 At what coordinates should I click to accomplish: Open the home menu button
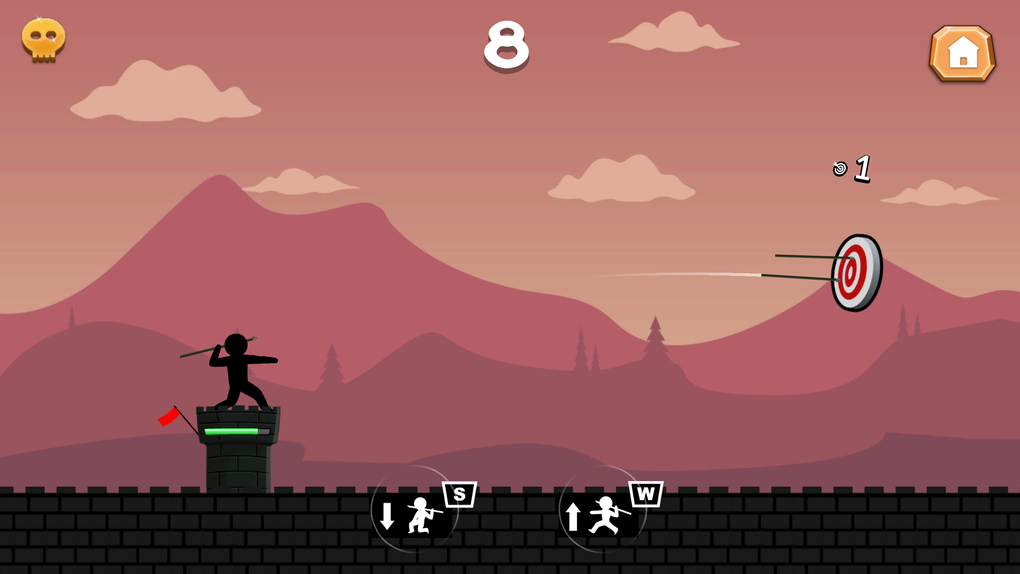(x=962, y=53)
